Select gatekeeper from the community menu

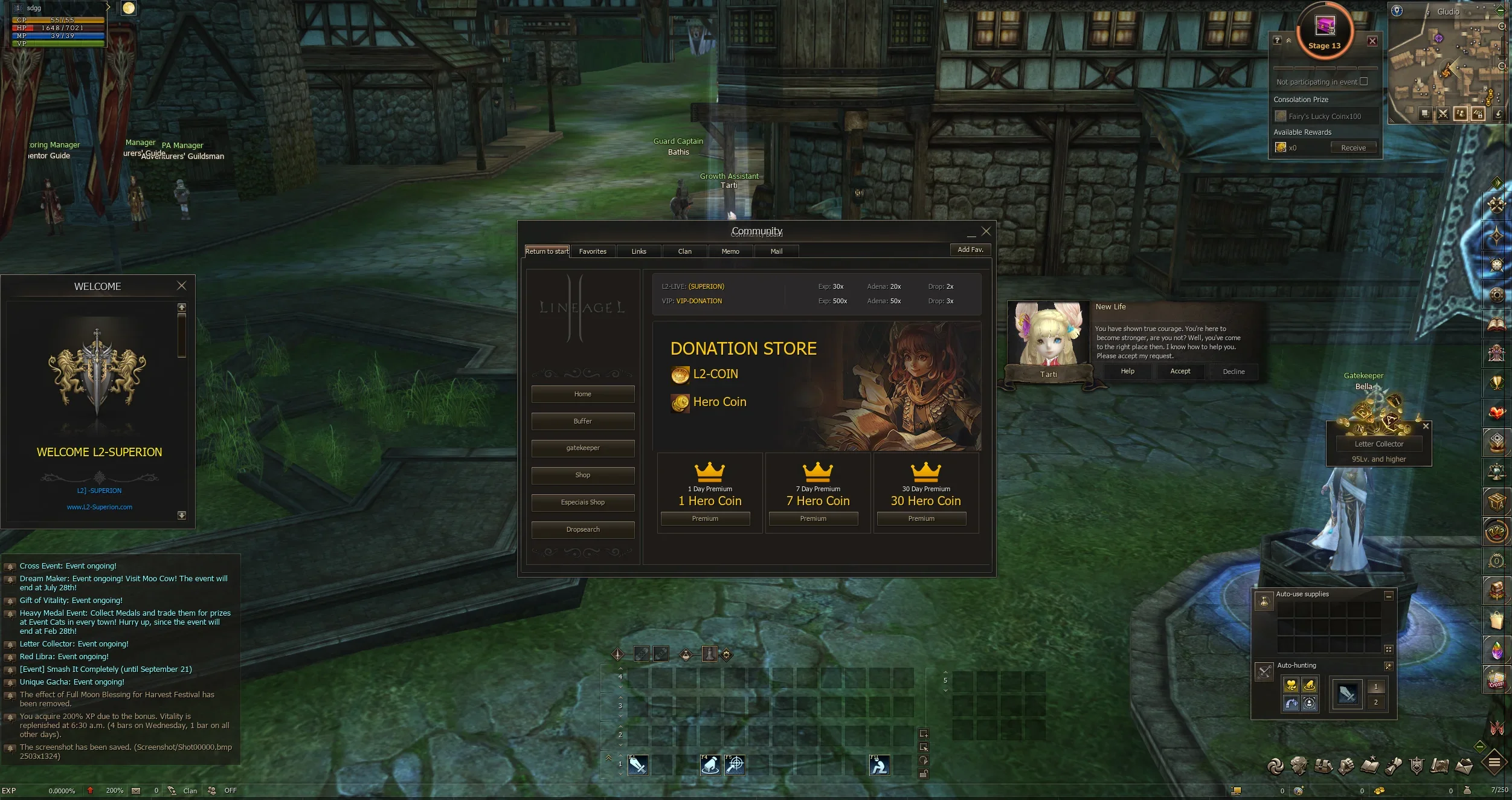coord(583,448)
